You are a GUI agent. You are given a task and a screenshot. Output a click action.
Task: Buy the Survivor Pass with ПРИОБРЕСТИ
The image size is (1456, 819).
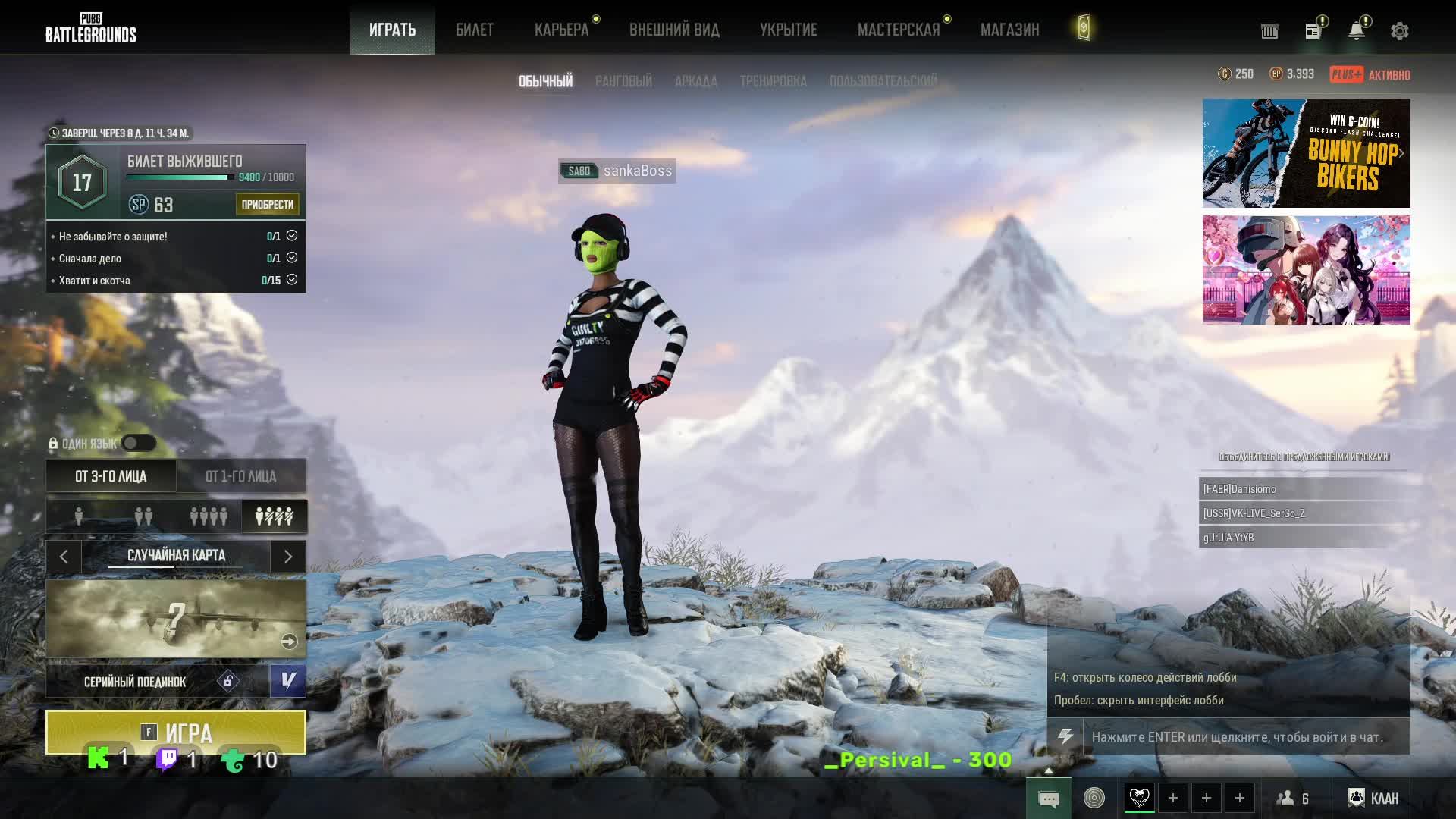click(x=267, y=204)
